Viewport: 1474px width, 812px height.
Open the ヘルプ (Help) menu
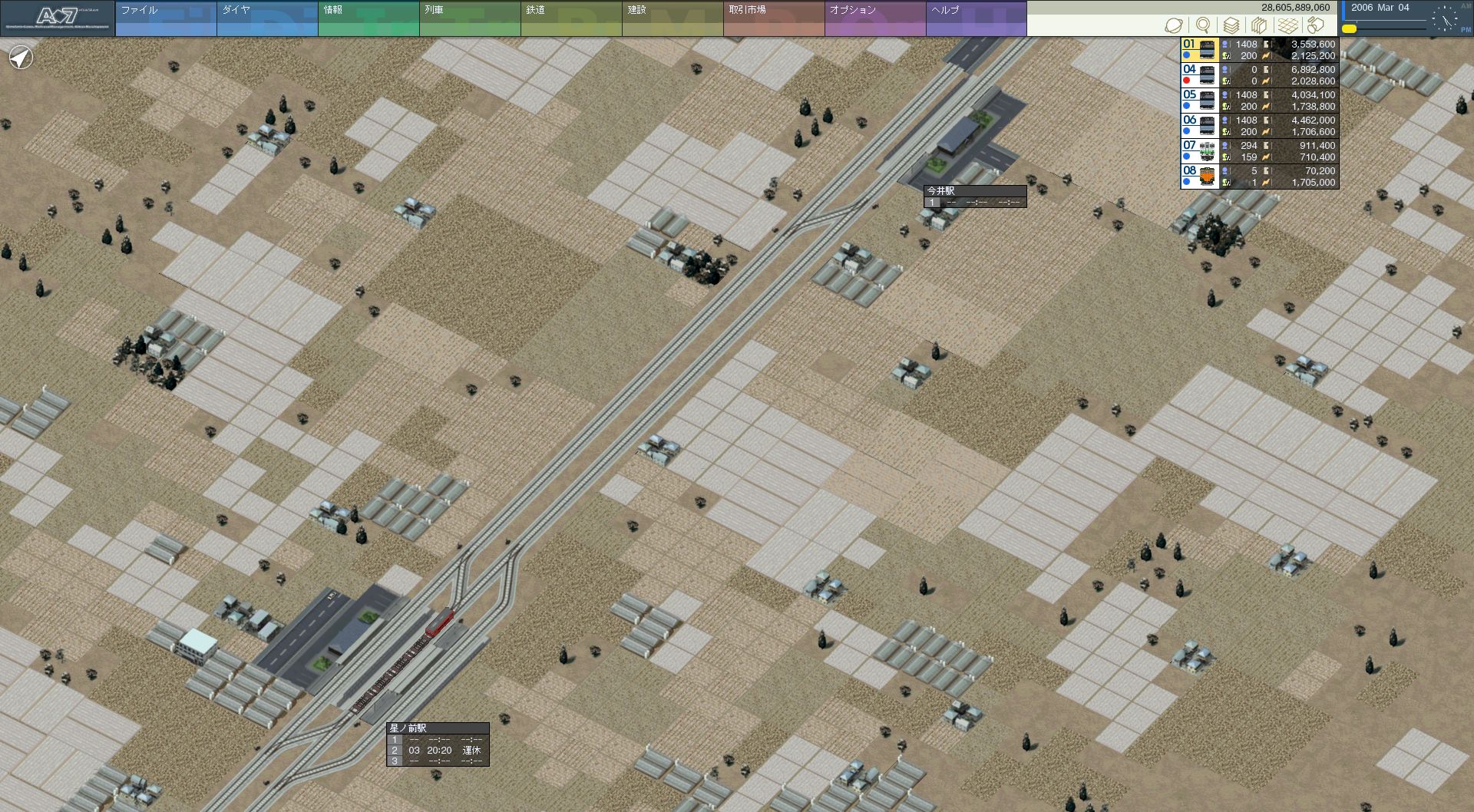[977, 18]
